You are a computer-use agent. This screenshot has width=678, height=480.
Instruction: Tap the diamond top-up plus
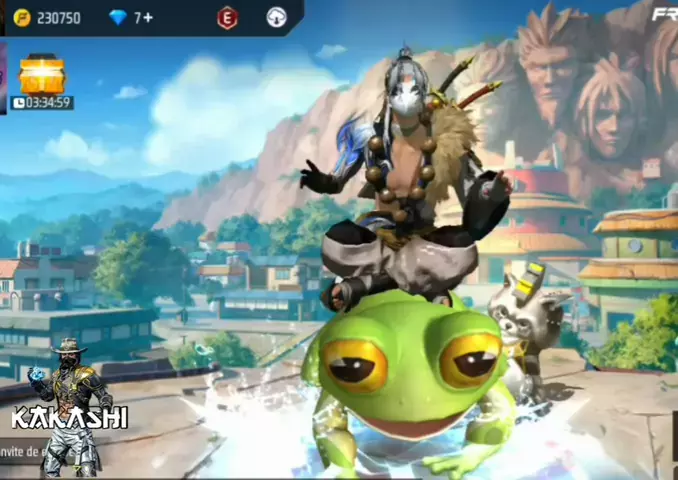(147, 17)
